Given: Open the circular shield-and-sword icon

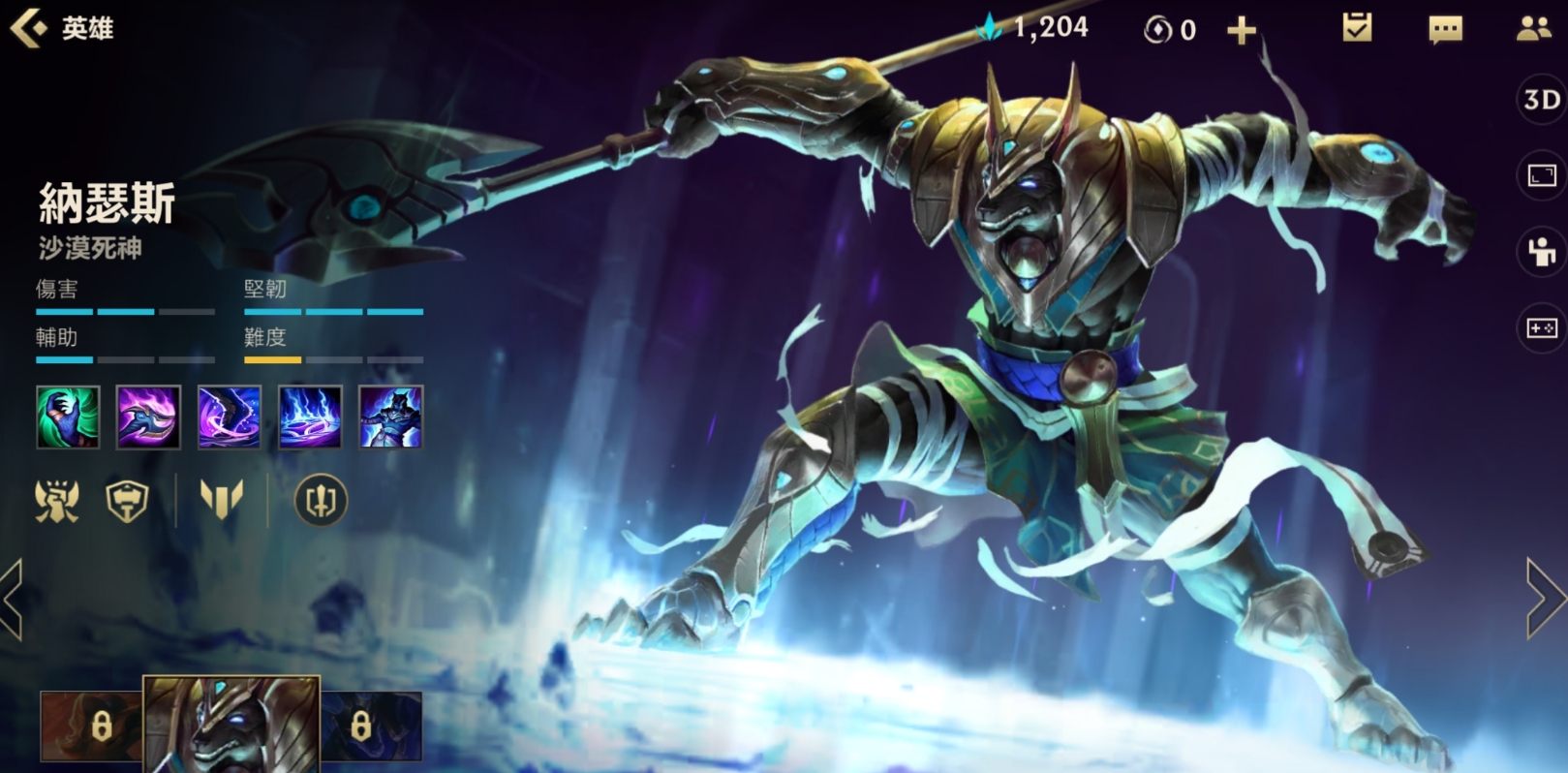Looking at the screenshot, I should coord(320,501).
